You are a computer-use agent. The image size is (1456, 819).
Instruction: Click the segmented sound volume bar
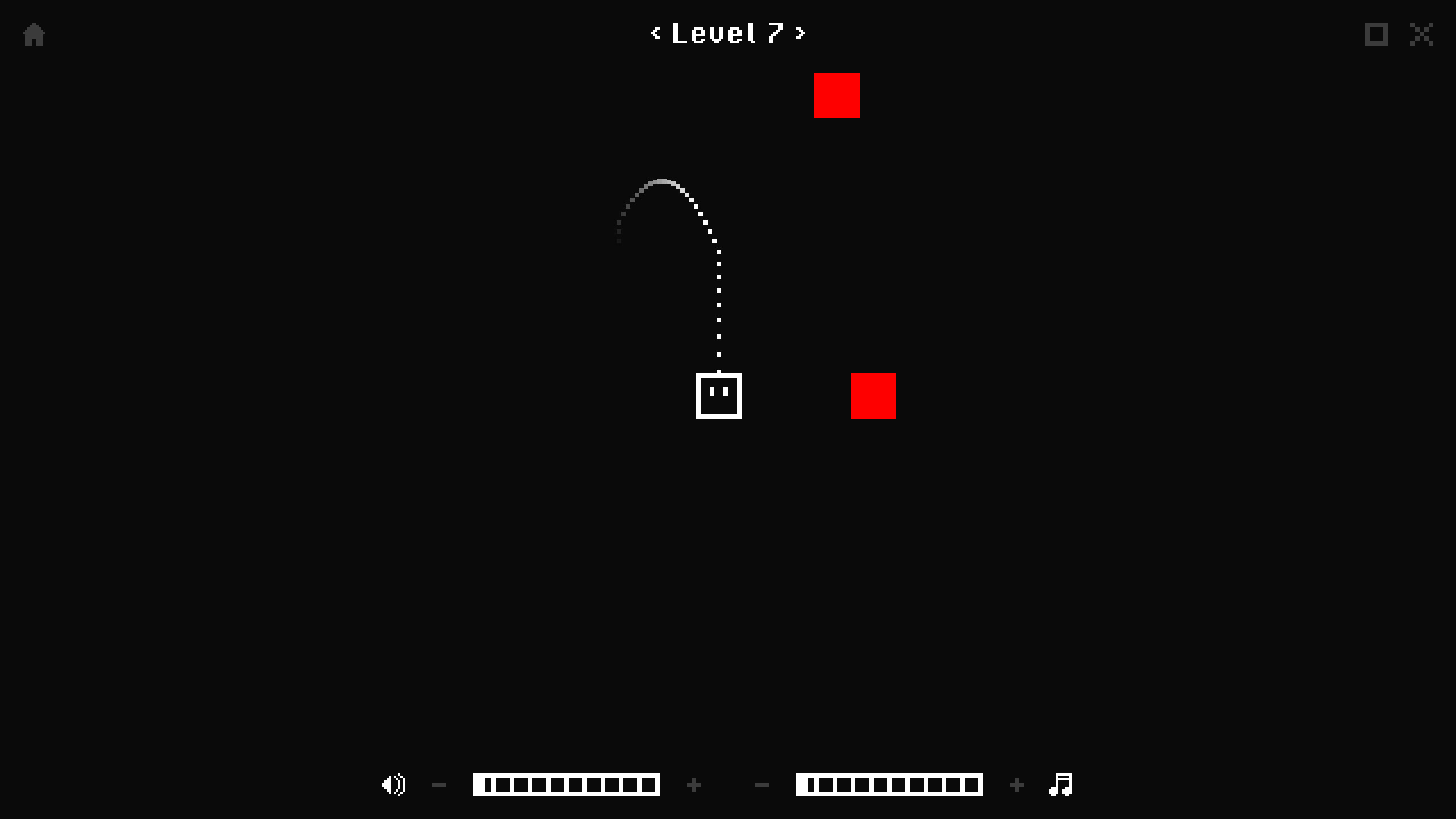coord(566,784)
